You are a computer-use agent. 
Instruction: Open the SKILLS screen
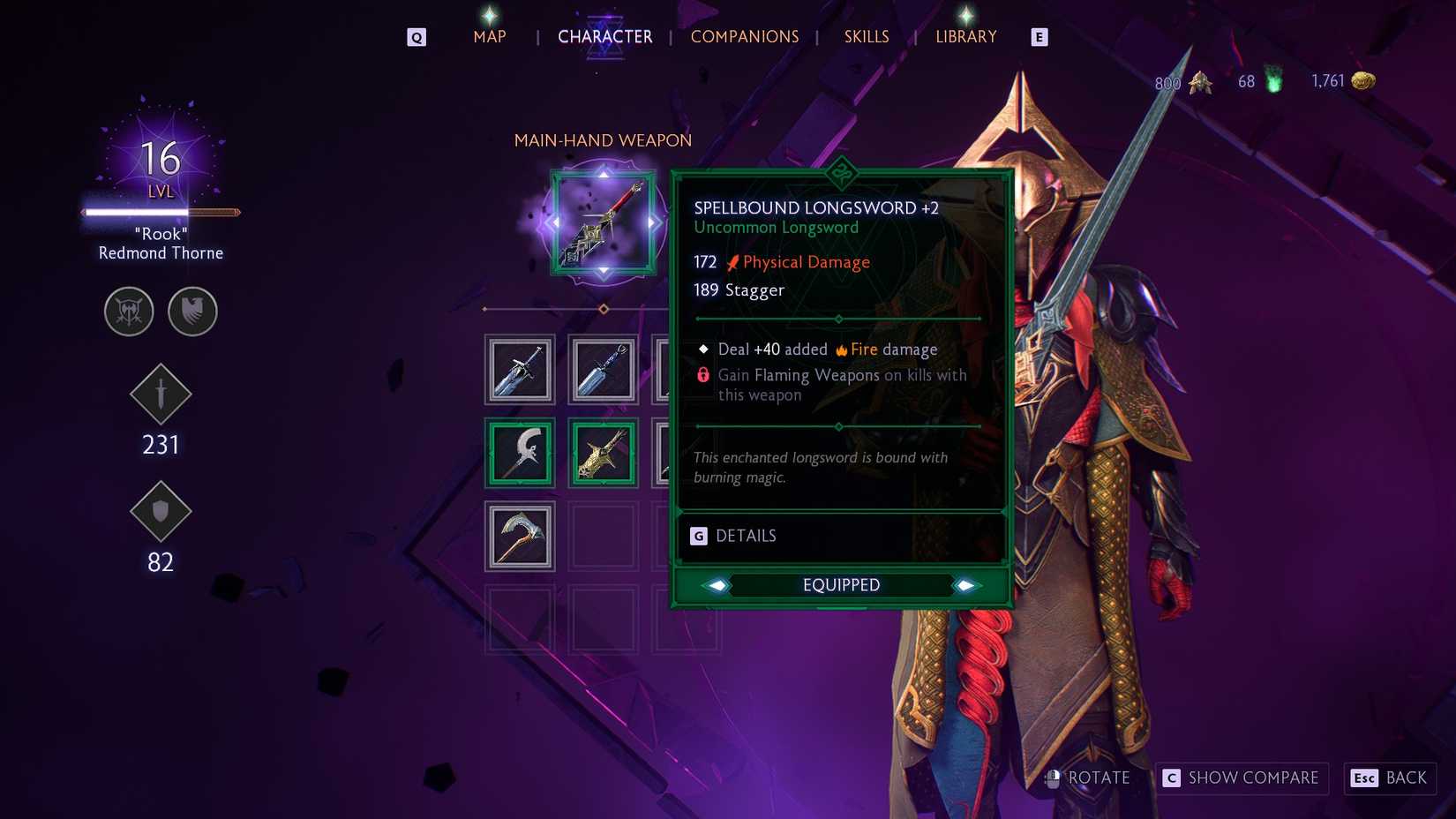click(x=866, y=37)
